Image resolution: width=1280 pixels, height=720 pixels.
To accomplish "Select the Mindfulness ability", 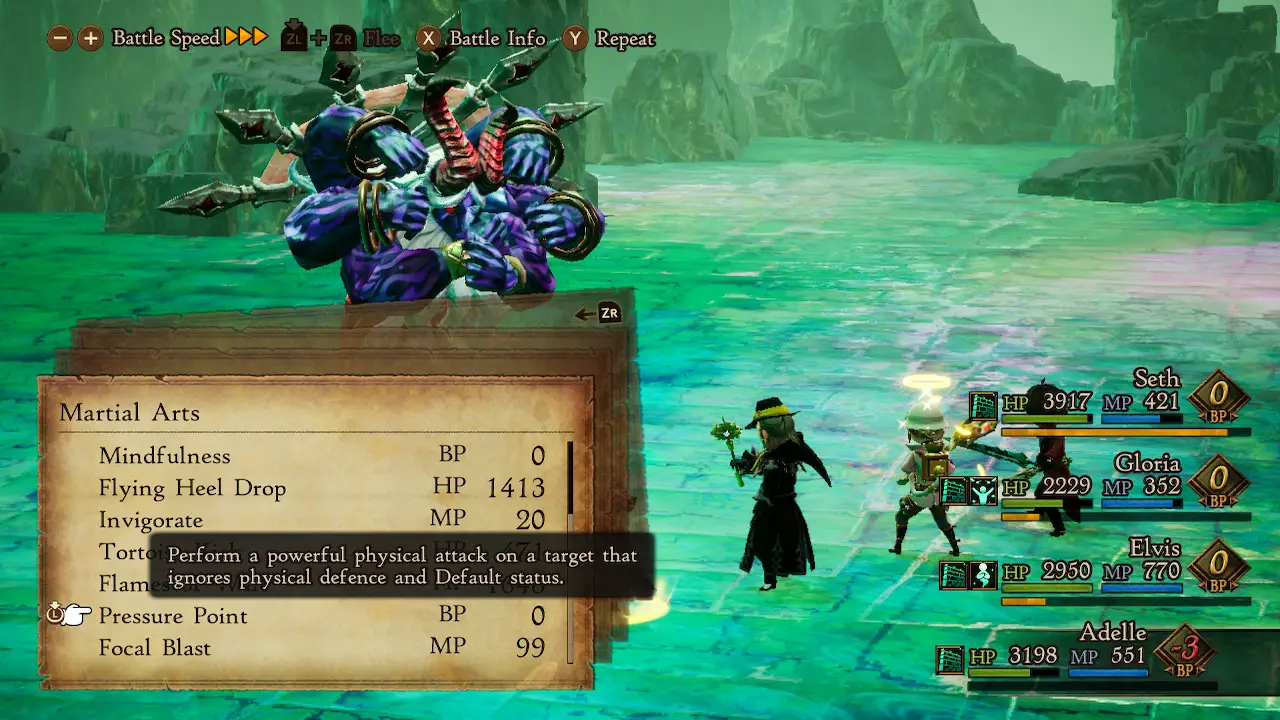I will coord(165,456).
